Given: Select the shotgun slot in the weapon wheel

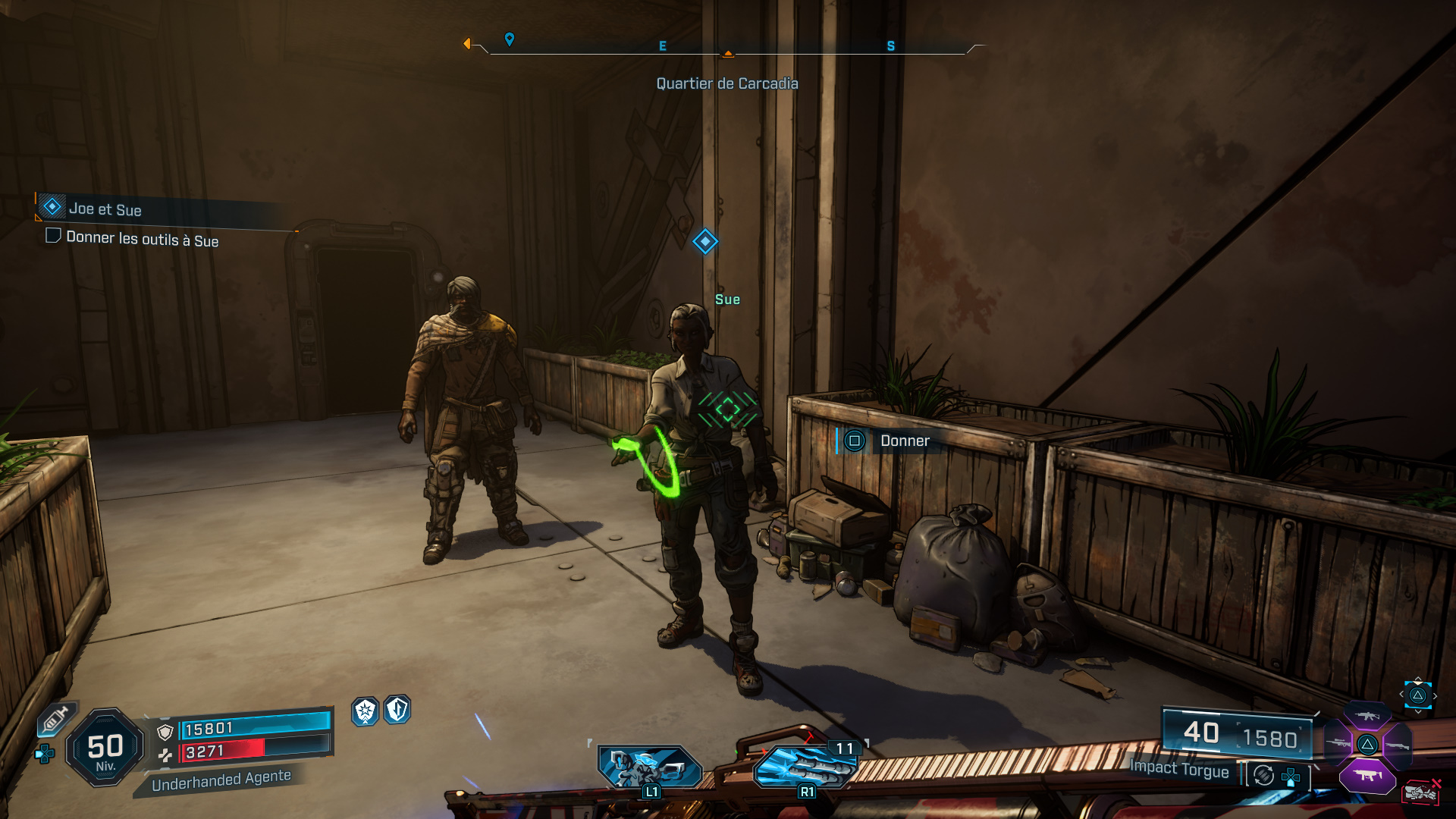Looking at the screenshot, I should (1398, 745).
